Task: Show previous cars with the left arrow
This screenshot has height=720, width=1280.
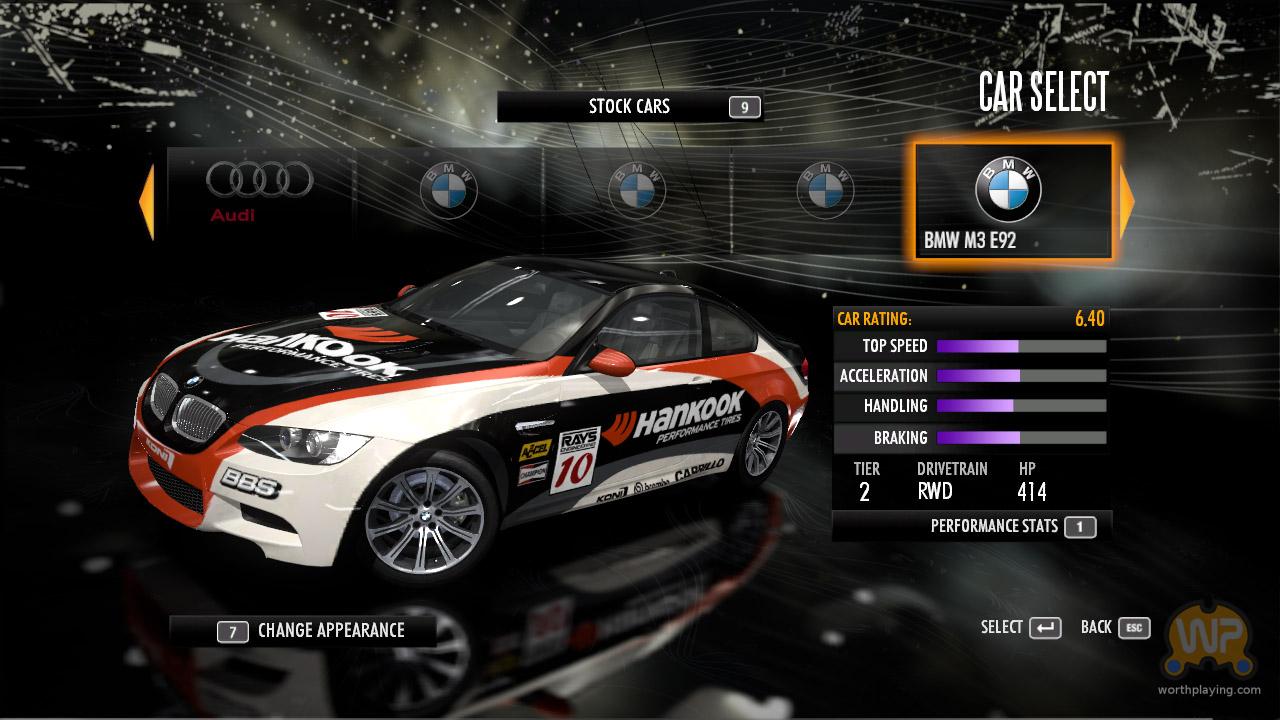Action: tap(146, 203)
